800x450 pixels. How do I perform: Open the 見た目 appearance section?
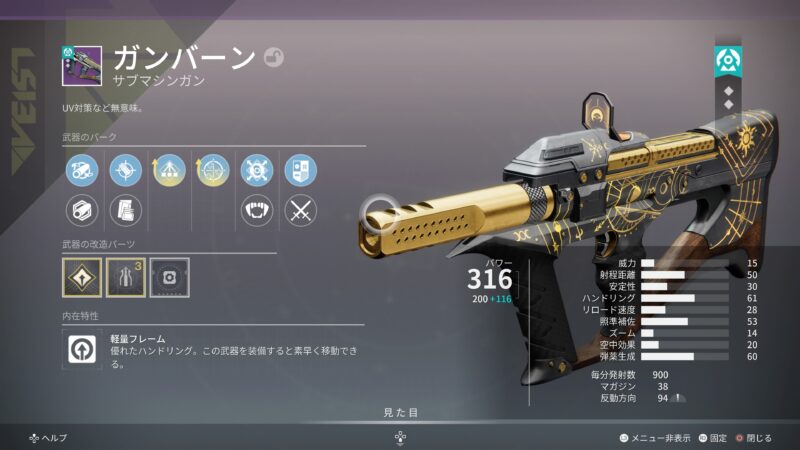[400, 411]
